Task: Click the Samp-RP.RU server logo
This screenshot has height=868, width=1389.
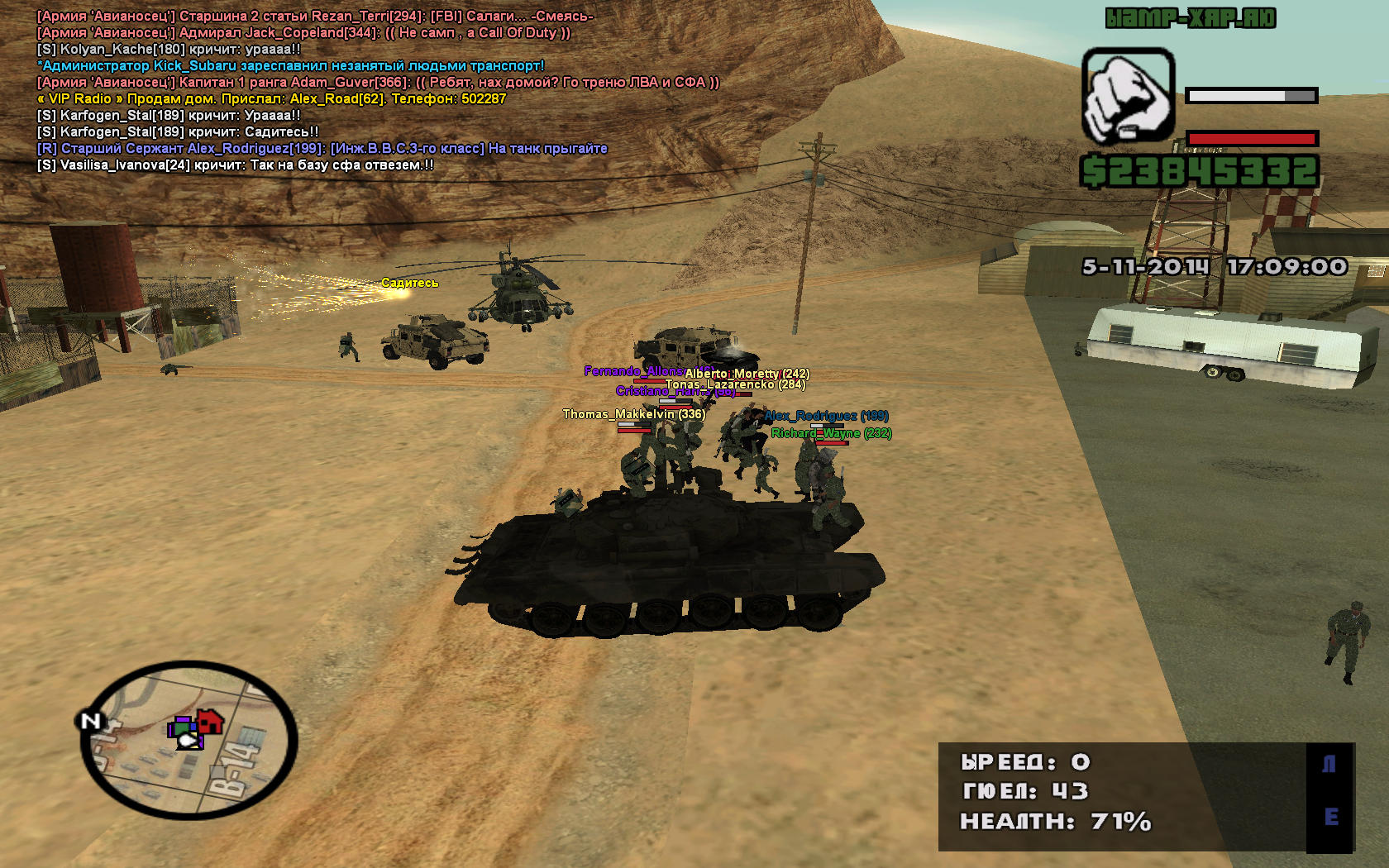Action: 1191,18
